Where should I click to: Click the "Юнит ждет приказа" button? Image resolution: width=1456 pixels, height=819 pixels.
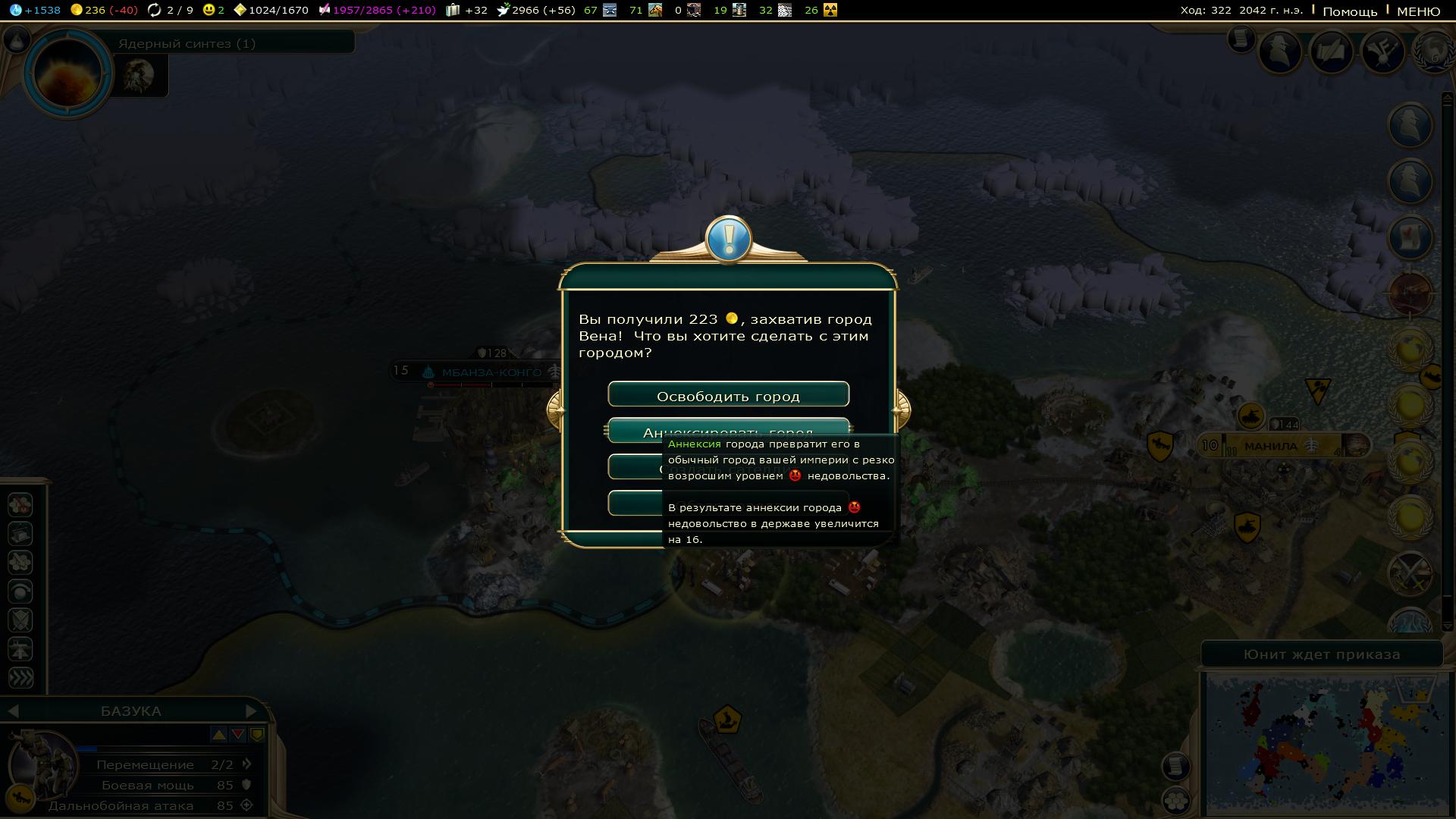pos(1321,654)
